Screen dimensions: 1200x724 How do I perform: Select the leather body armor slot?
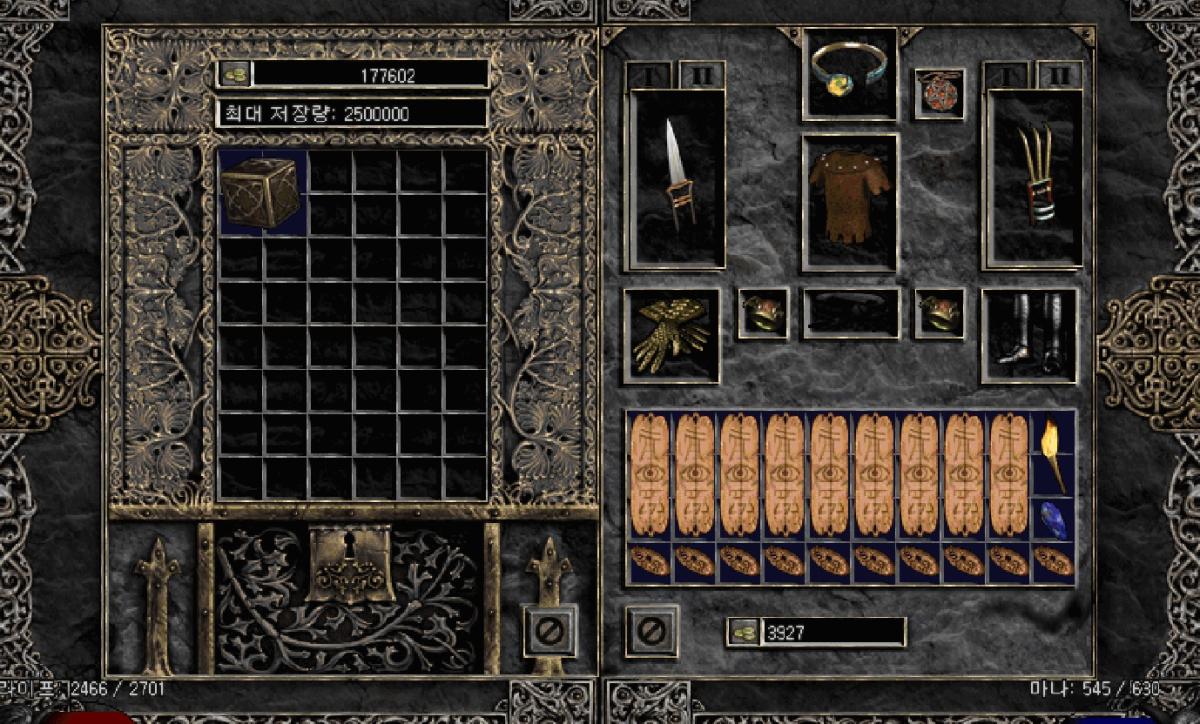(849, 202)
